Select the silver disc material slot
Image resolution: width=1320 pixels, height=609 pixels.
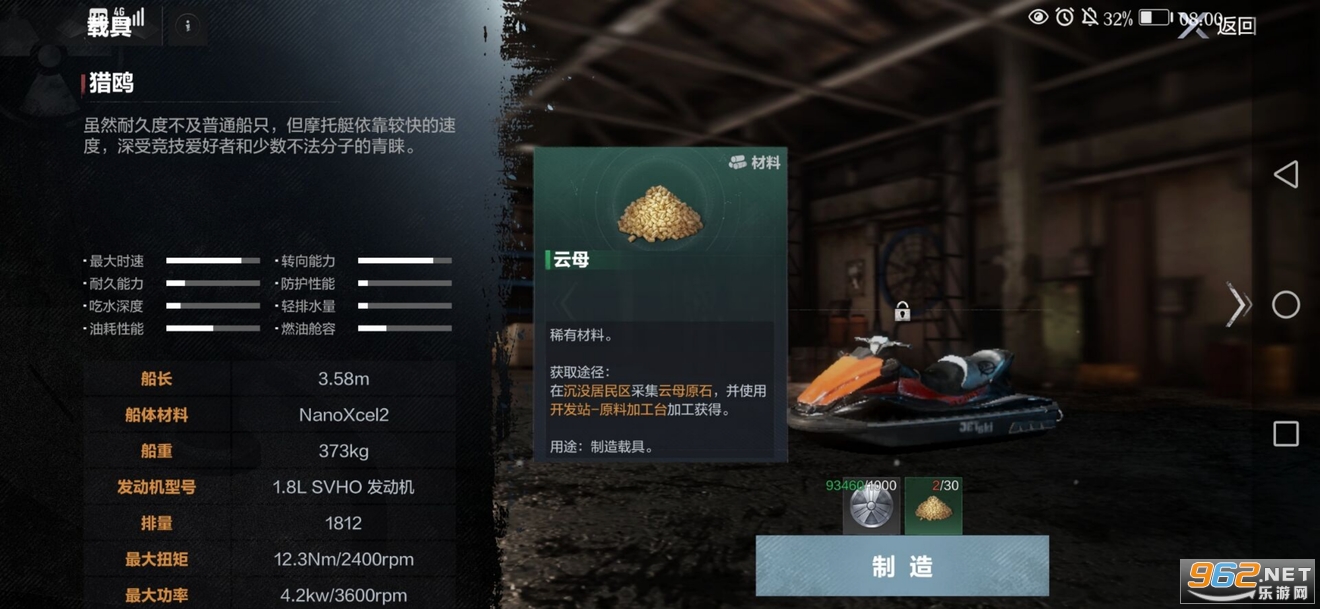coord(871,507)
